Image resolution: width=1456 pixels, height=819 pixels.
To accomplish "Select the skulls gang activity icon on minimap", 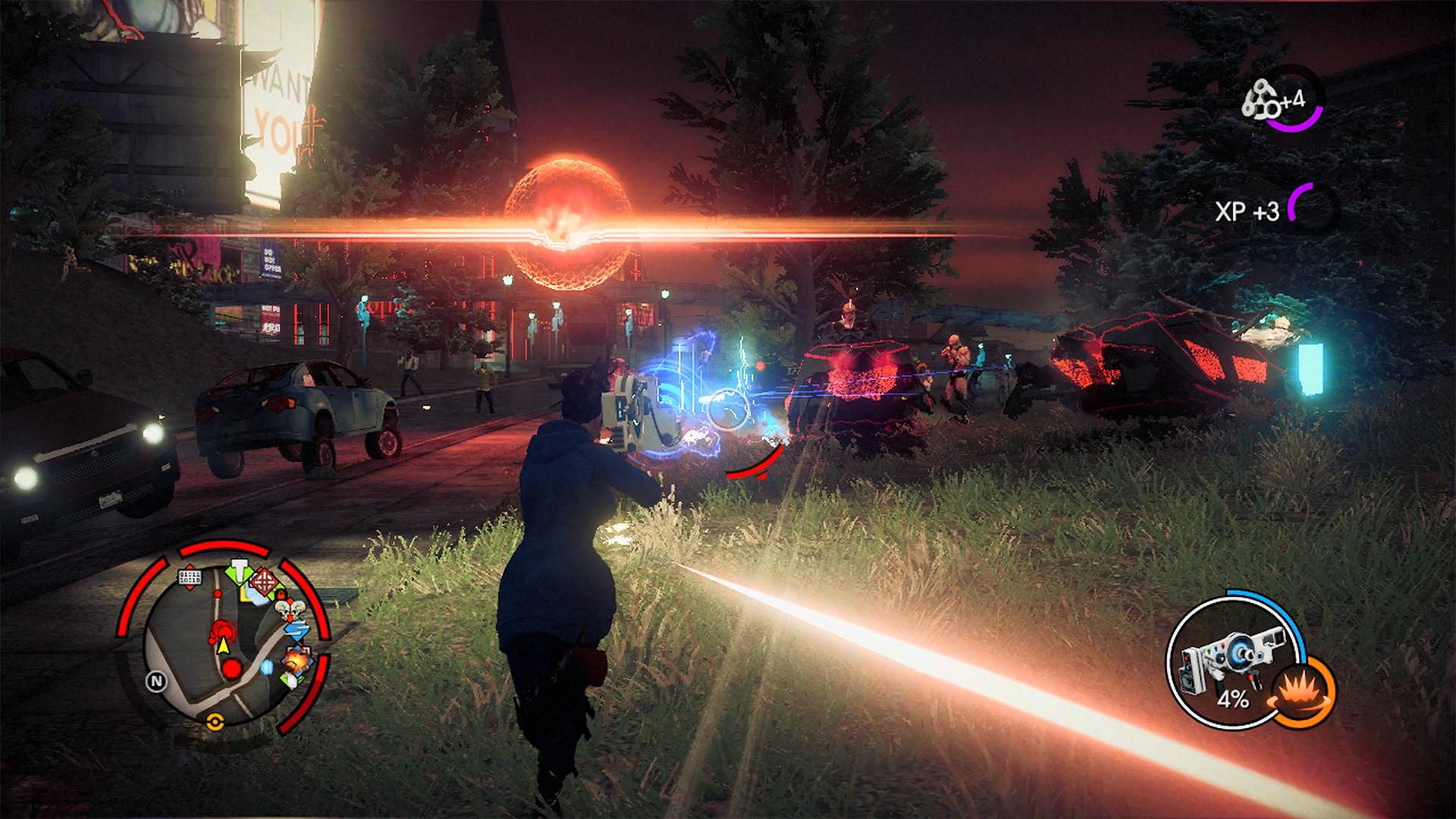I will coord(289,609).
